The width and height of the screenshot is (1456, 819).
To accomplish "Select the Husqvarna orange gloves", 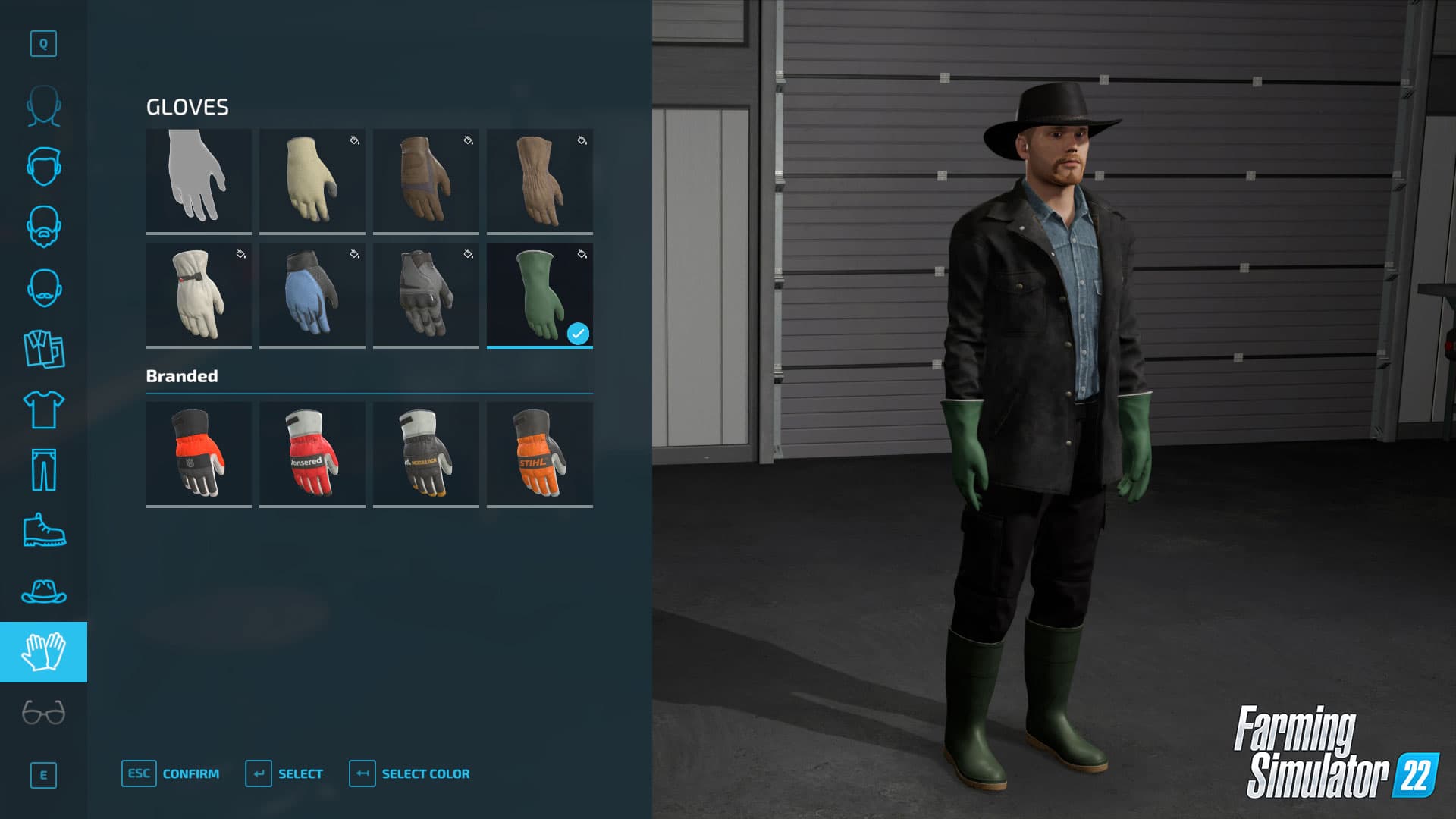I will point(198,453).
